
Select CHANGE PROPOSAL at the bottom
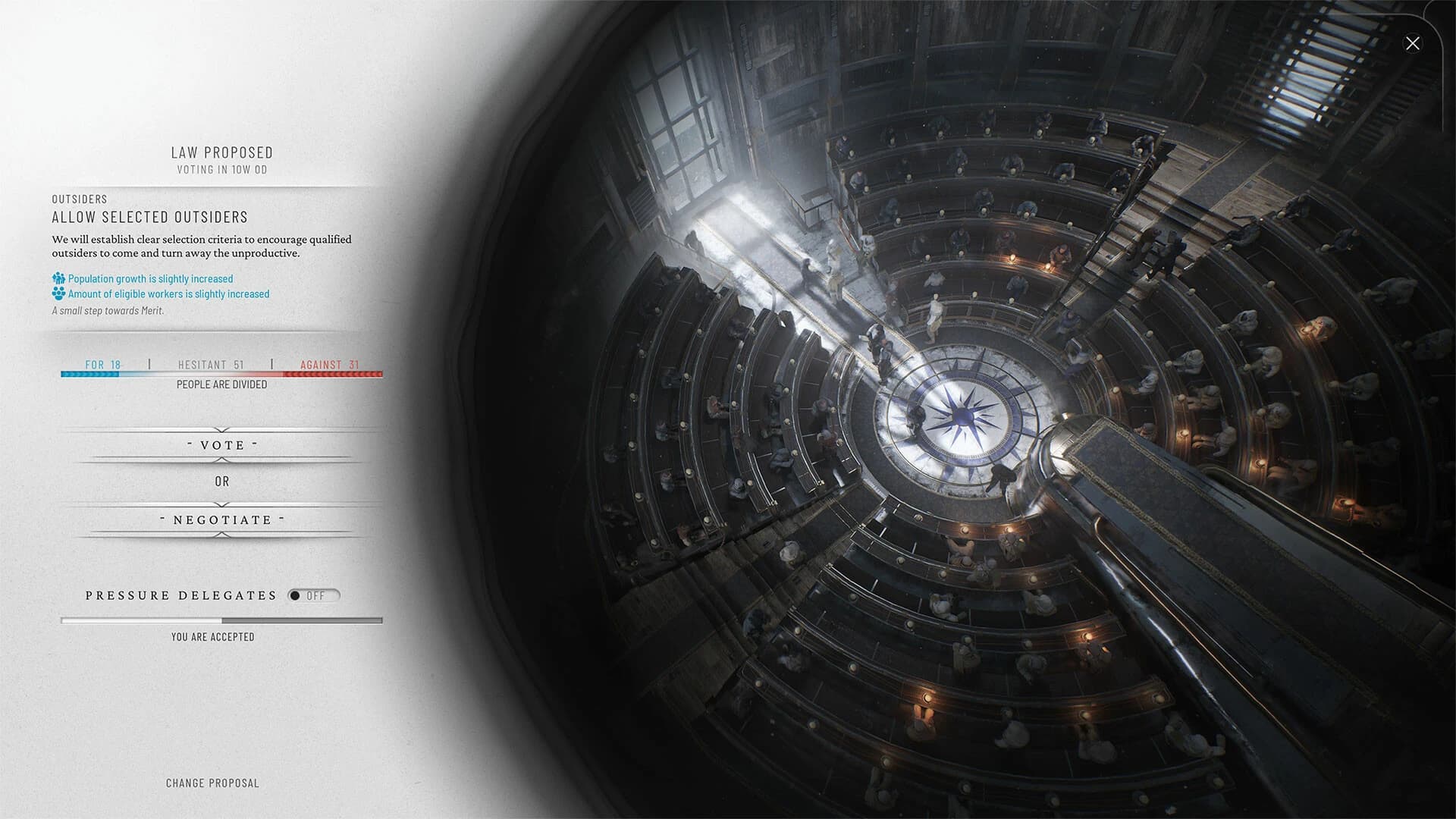[x=213, y=783]
